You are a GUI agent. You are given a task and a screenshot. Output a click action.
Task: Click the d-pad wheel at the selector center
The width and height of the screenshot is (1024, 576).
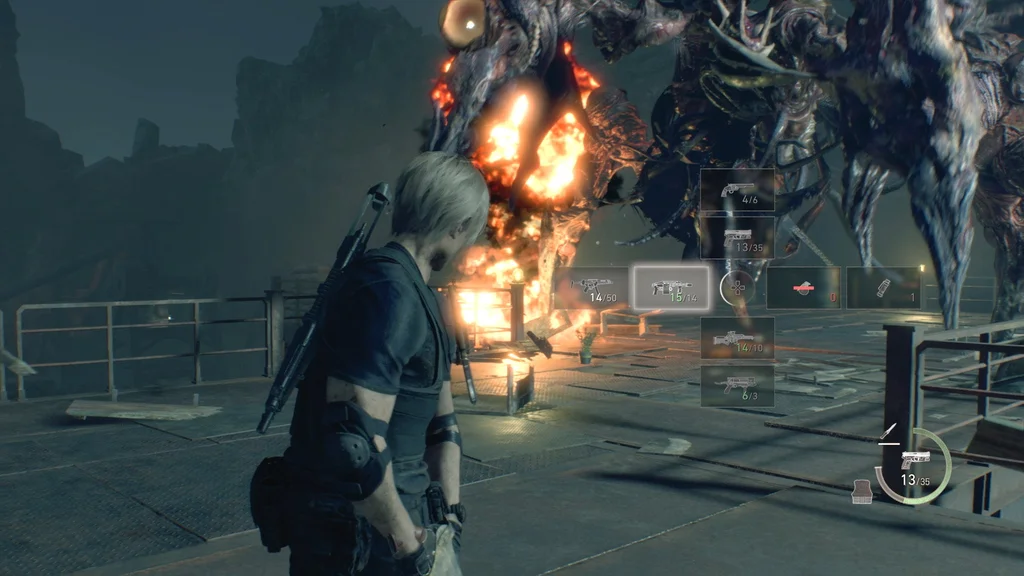(737, 288)
